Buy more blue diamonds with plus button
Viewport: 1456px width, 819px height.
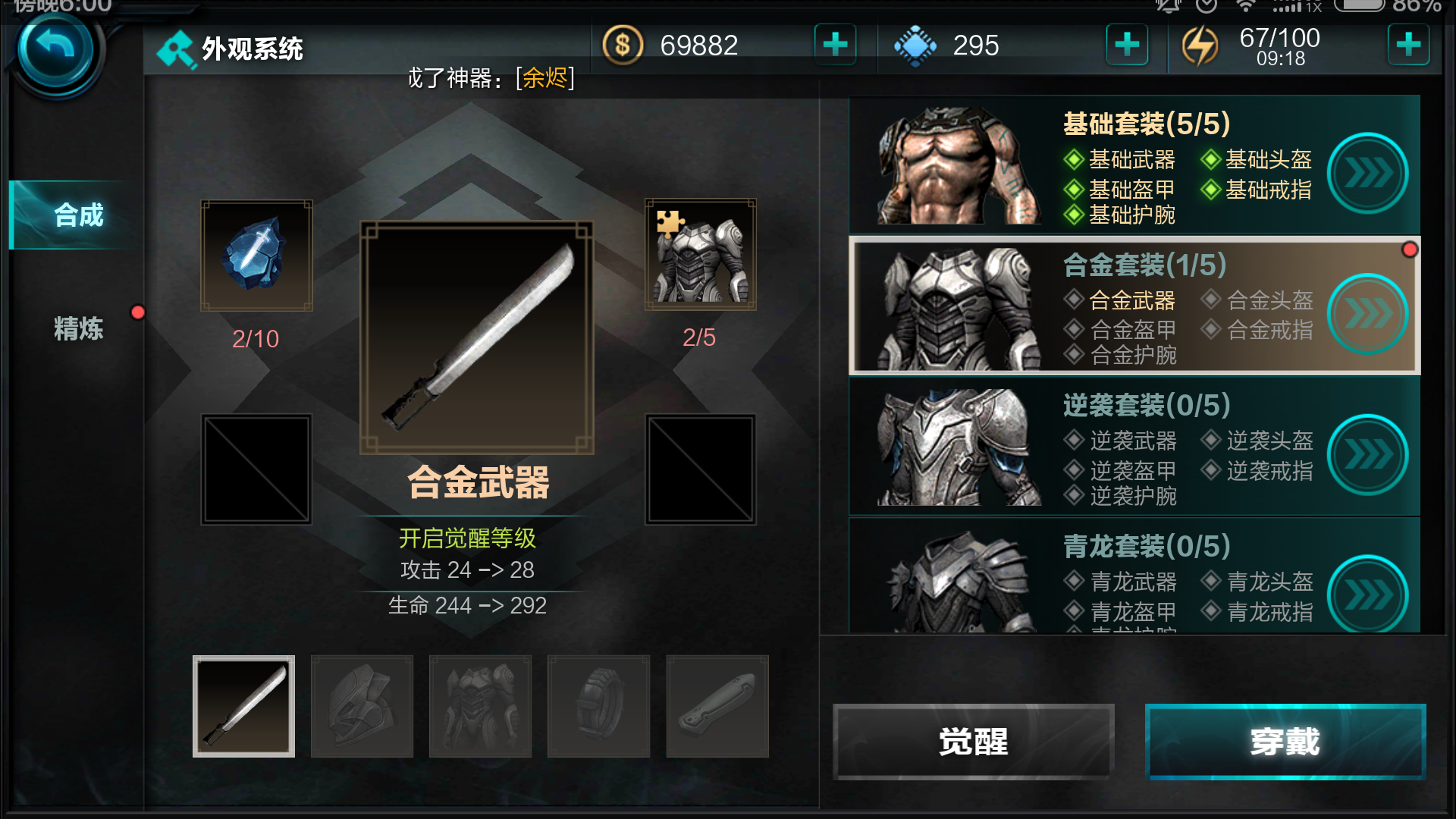pos(1126,45)
